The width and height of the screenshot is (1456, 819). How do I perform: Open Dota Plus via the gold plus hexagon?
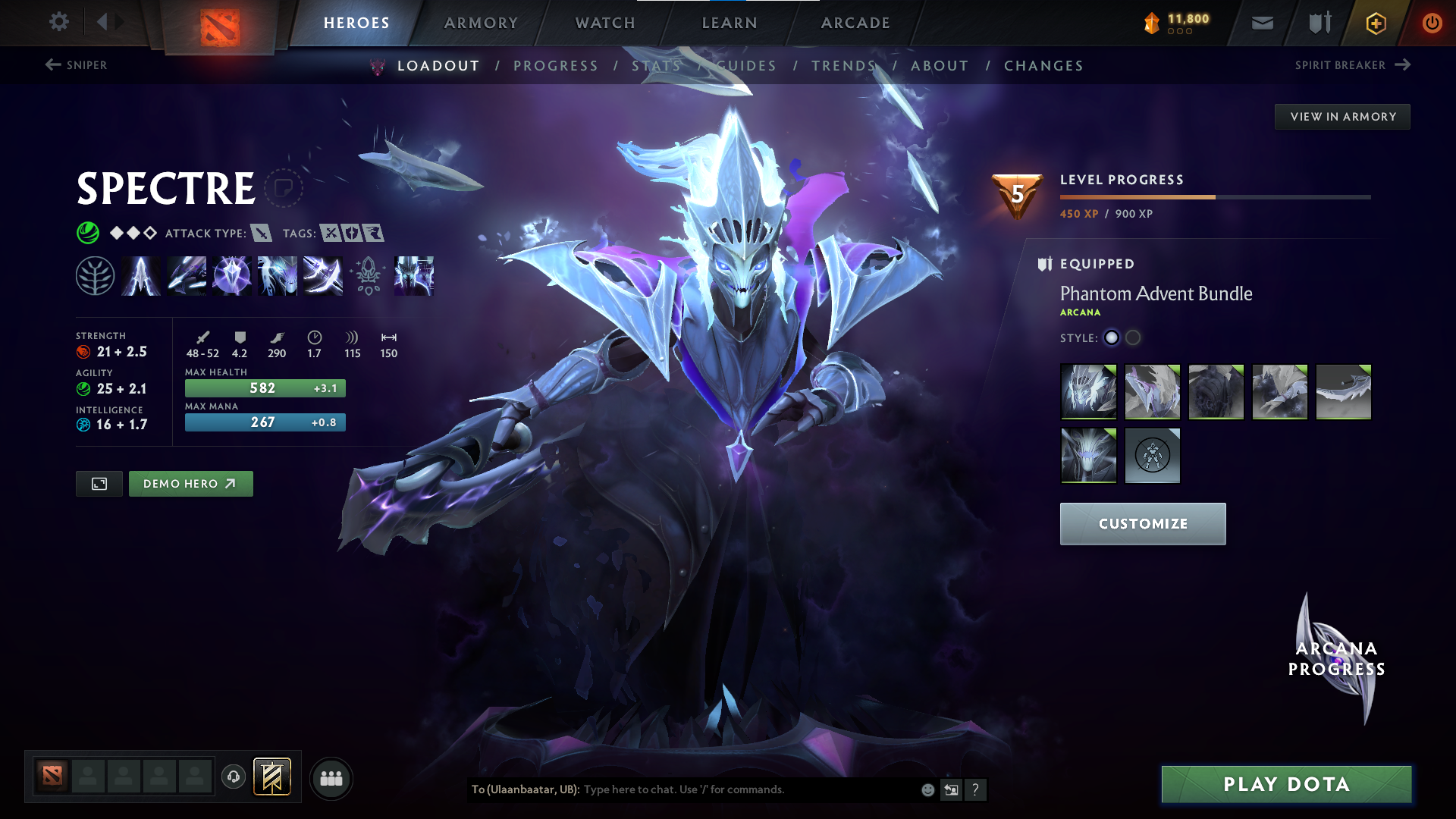pos(1375,23)
